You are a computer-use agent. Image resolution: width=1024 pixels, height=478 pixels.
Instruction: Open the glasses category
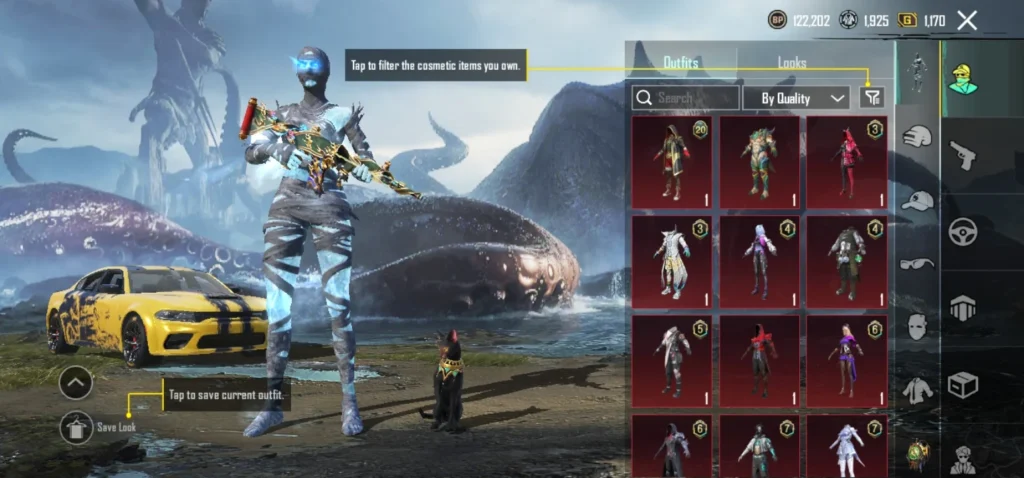click(x=917, y=264)
